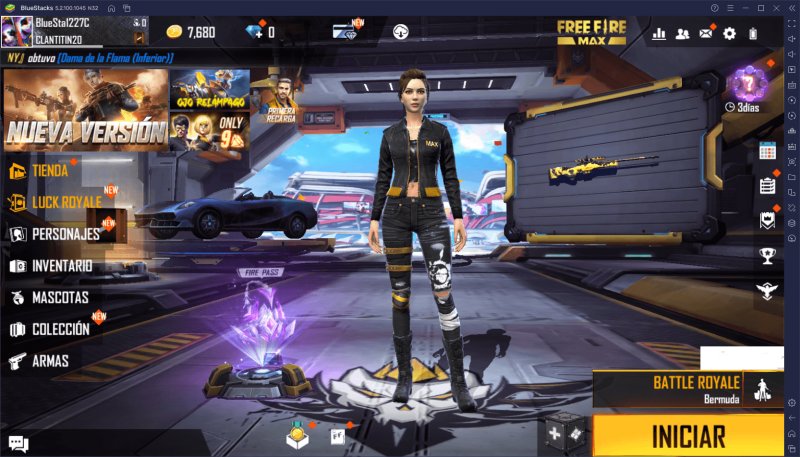Open the game settings gear icon
The image size is (800, 457).
(729, 33)
